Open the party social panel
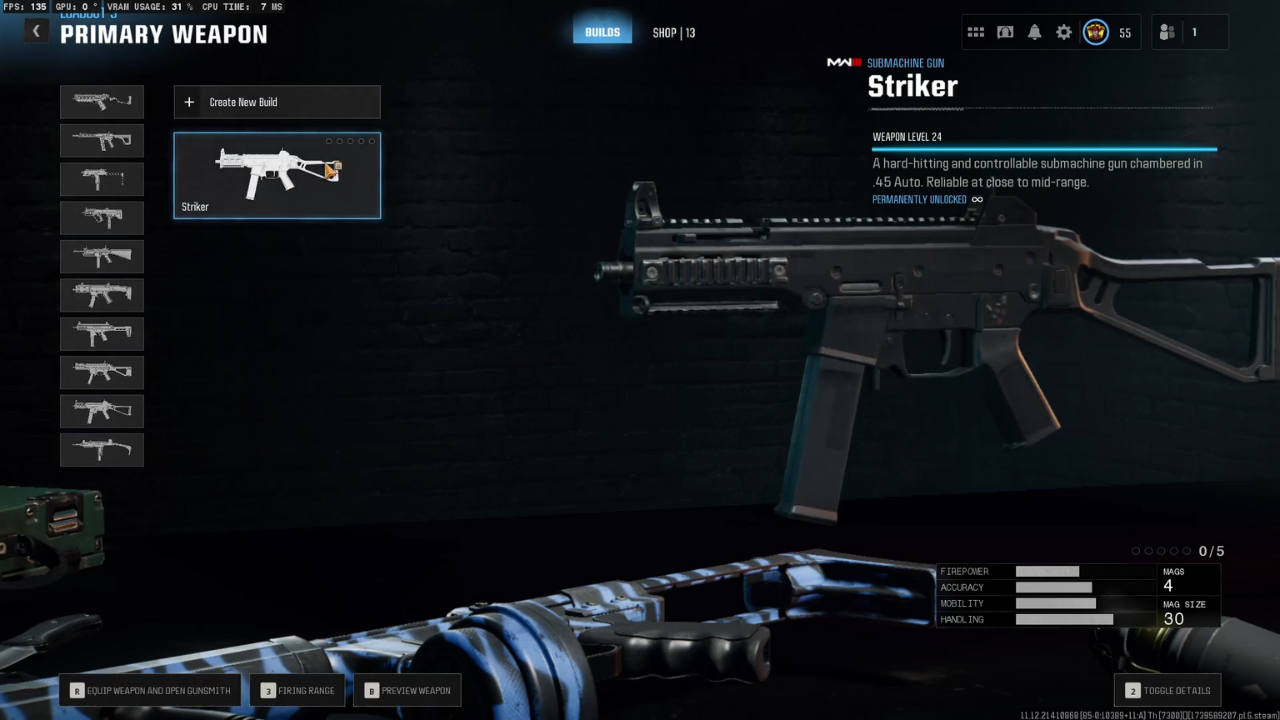The image size is (1280, 720). pos(1180,33)
